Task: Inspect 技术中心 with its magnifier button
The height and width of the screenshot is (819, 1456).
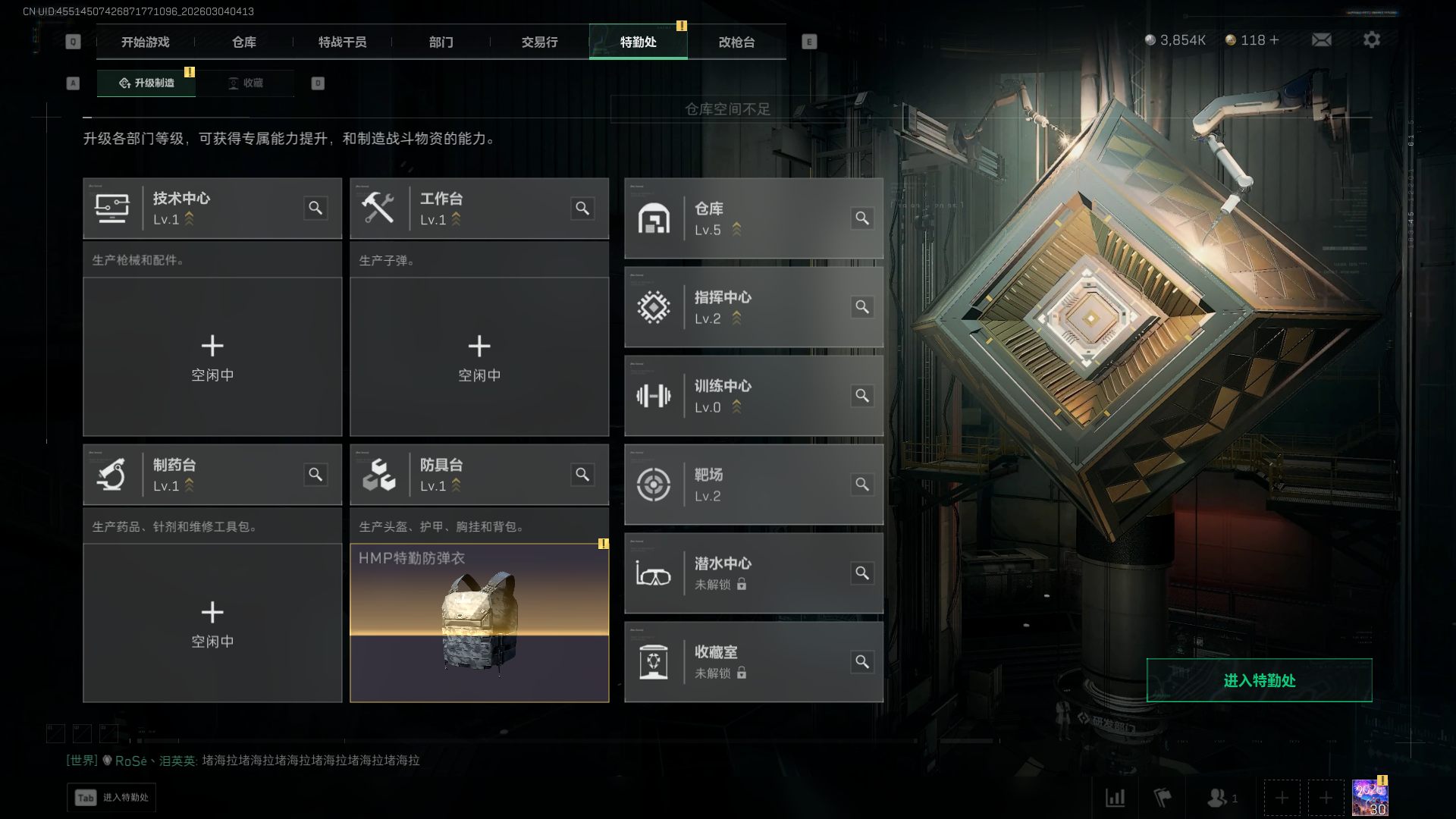Action: (315, 209)
